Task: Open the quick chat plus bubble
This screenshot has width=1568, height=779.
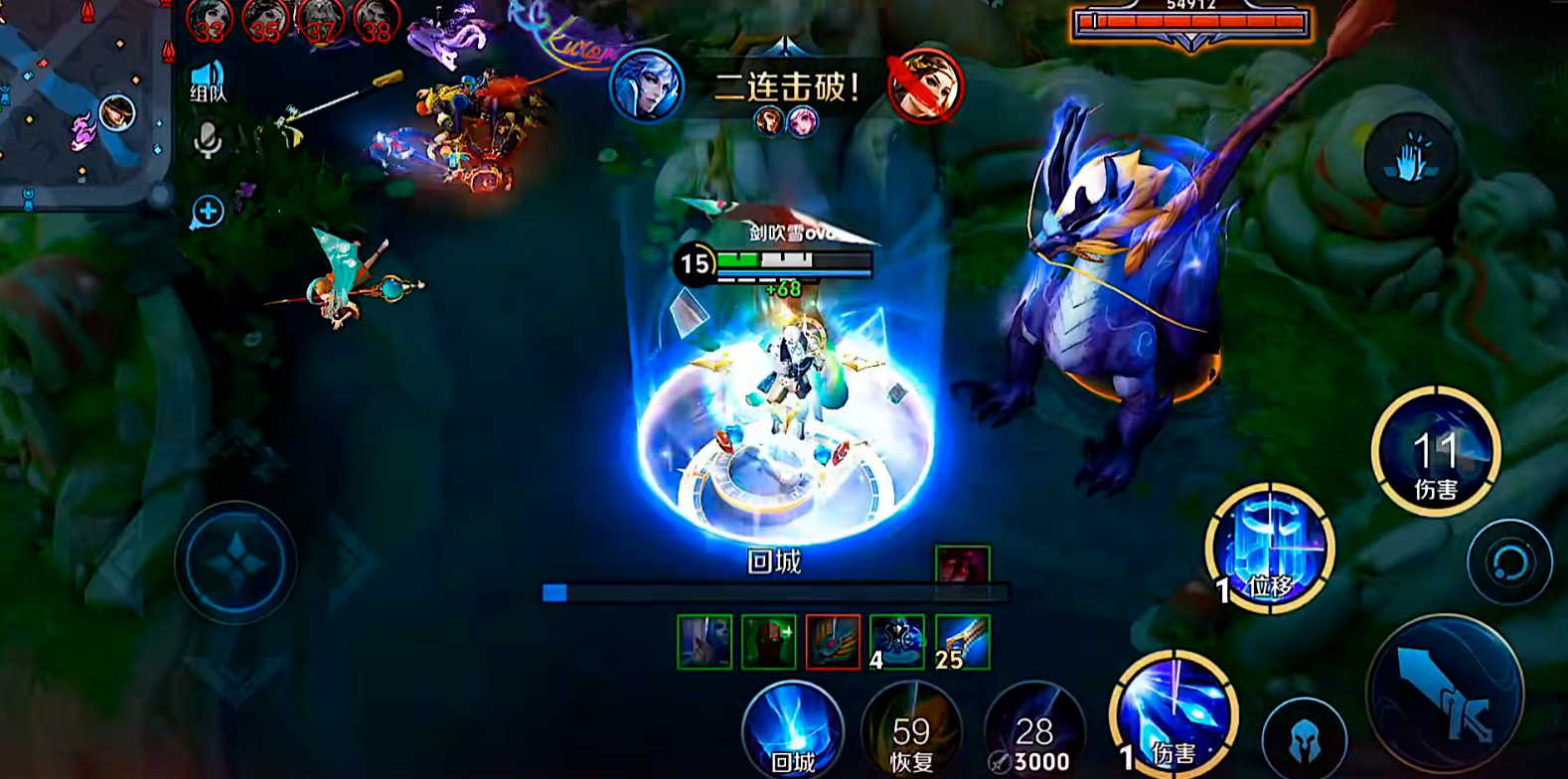Action: point(207,212)
